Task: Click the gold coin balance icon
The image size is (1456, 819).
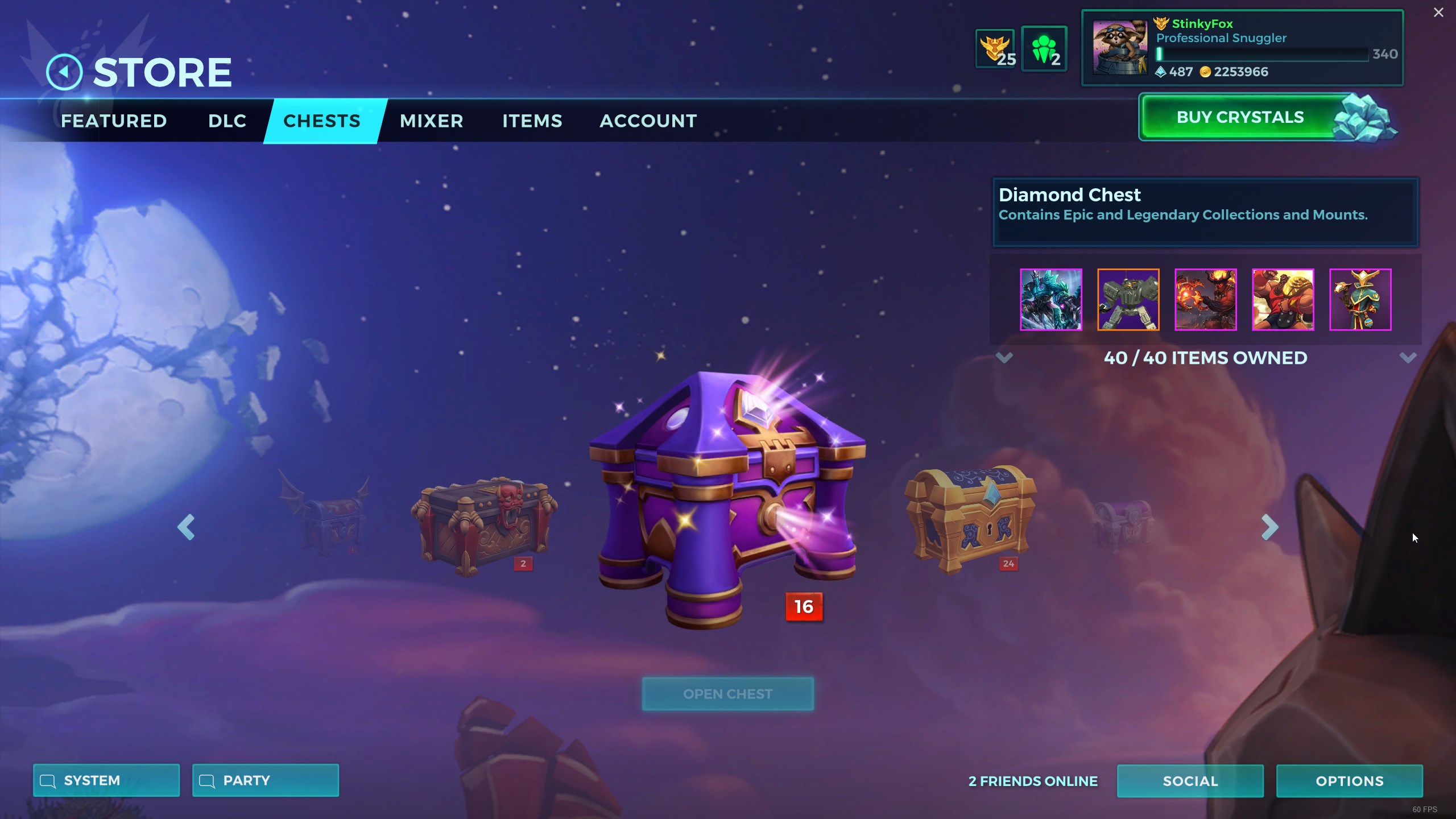Action: pos(1206,72)
